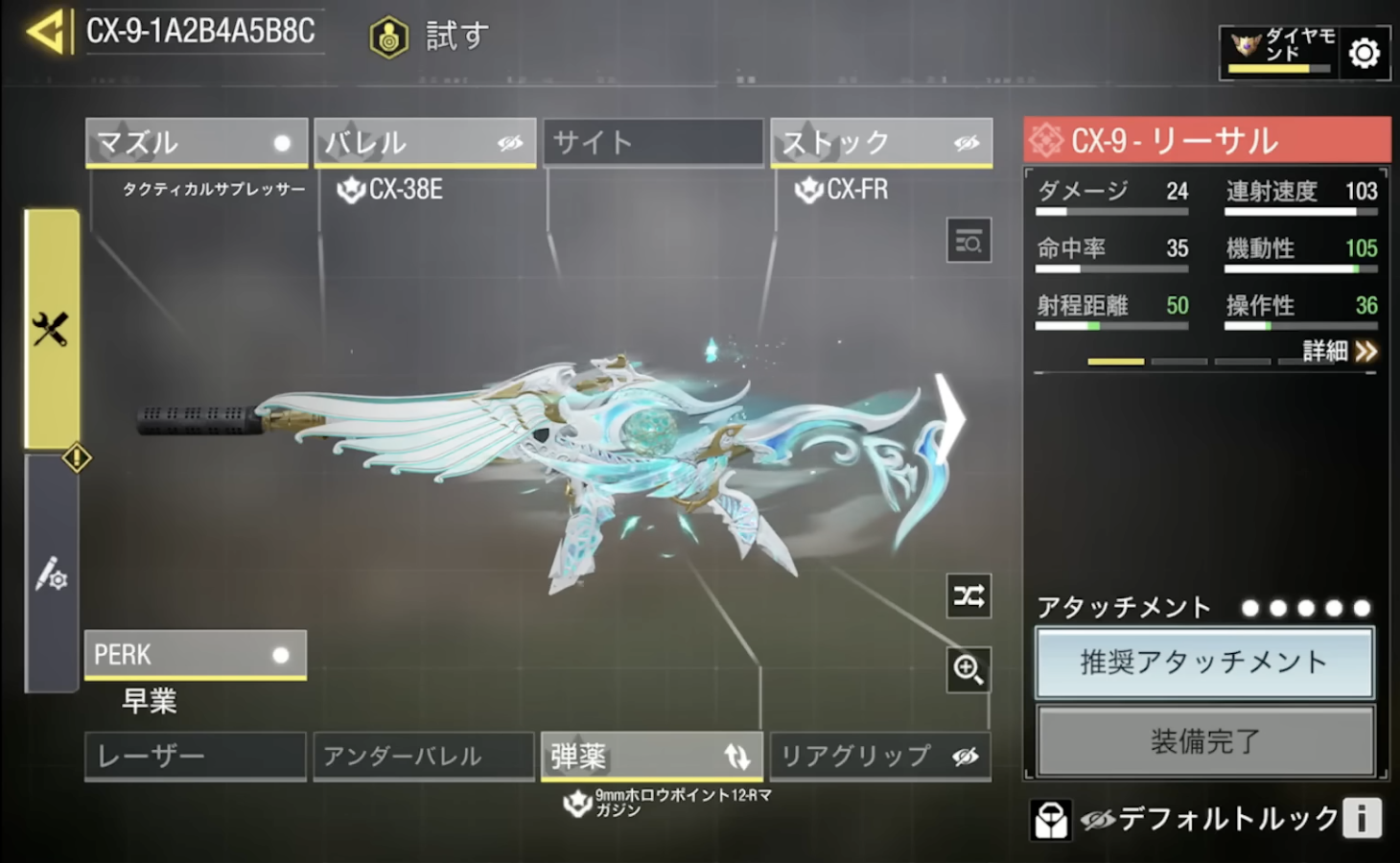Choose 推奨アタッチメント recommended attachments
Viewport: 1400px width, 863px height.
[1204, 663]
